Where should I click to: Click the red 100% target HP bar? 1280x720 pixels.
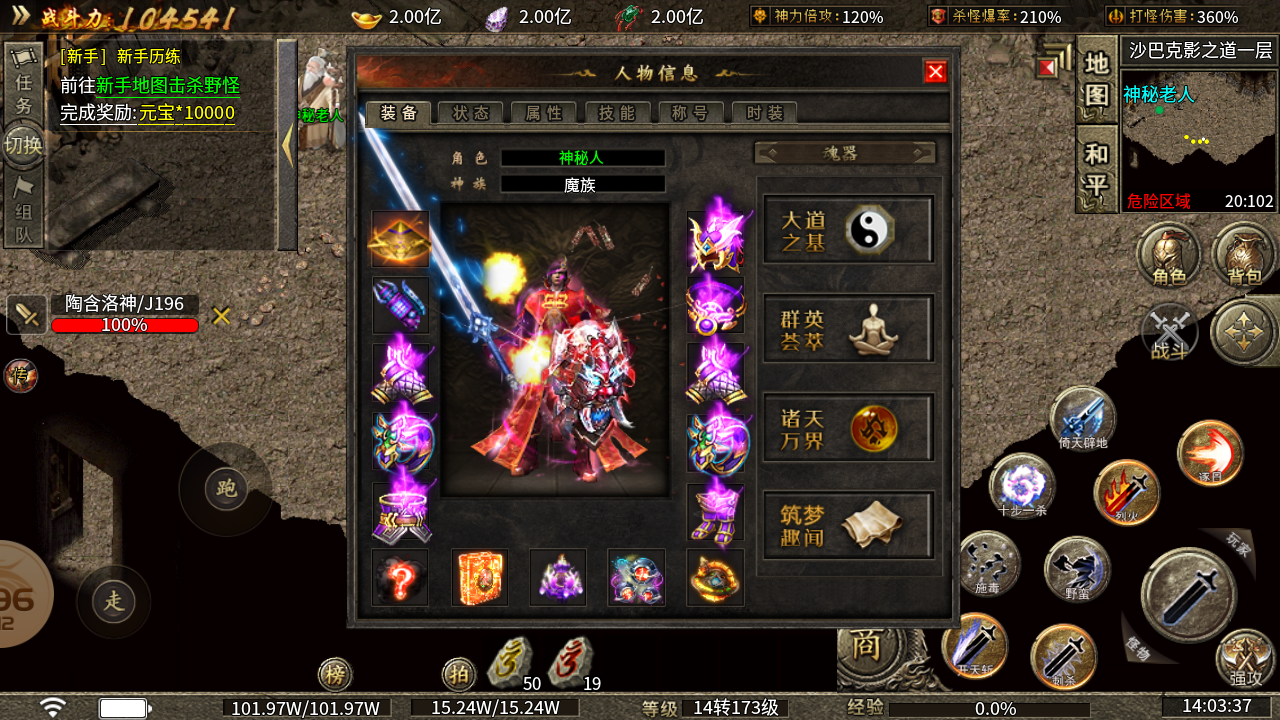point(125,326)
